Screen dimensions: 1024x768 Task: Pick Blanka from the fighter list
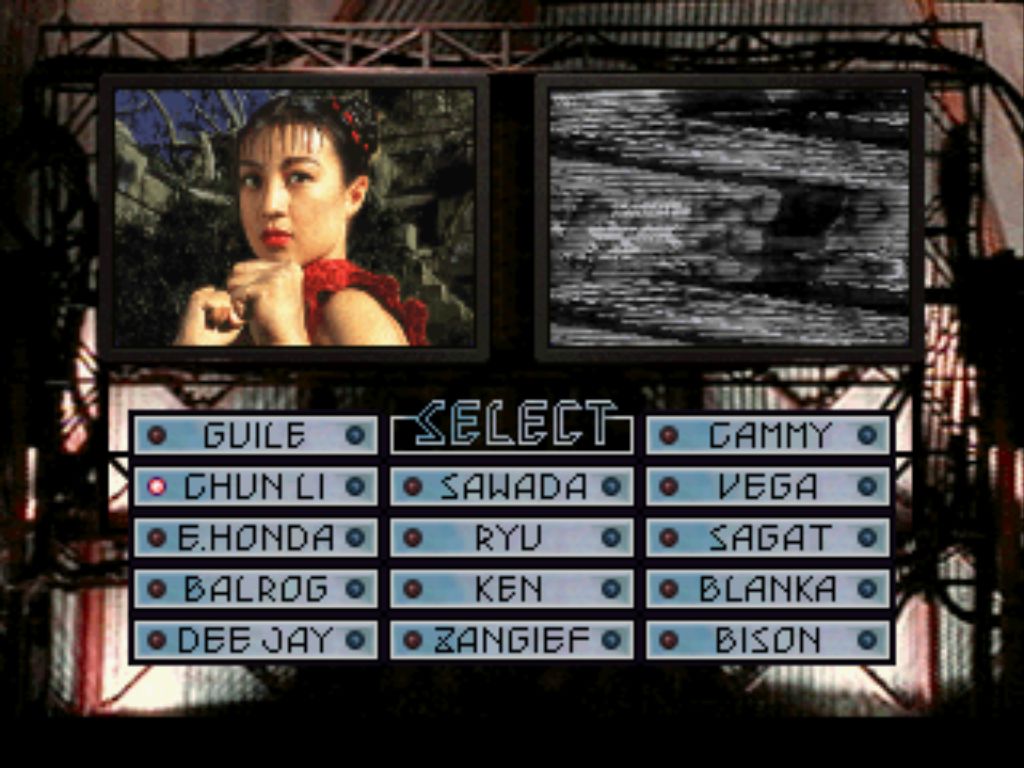[768, 589]
